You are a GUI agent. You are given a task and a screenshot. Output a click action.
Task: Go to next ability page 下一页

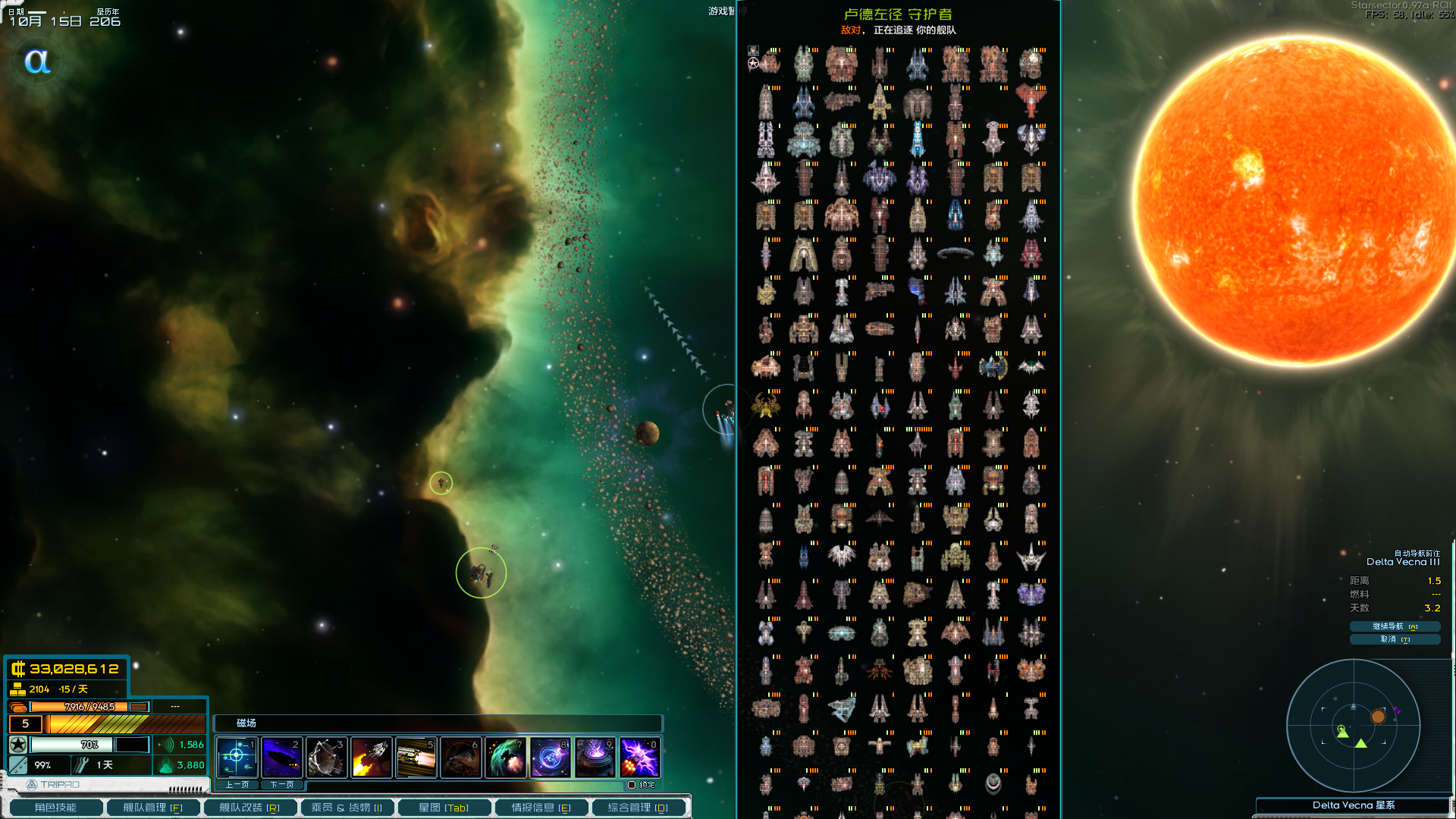pos(281,785)
